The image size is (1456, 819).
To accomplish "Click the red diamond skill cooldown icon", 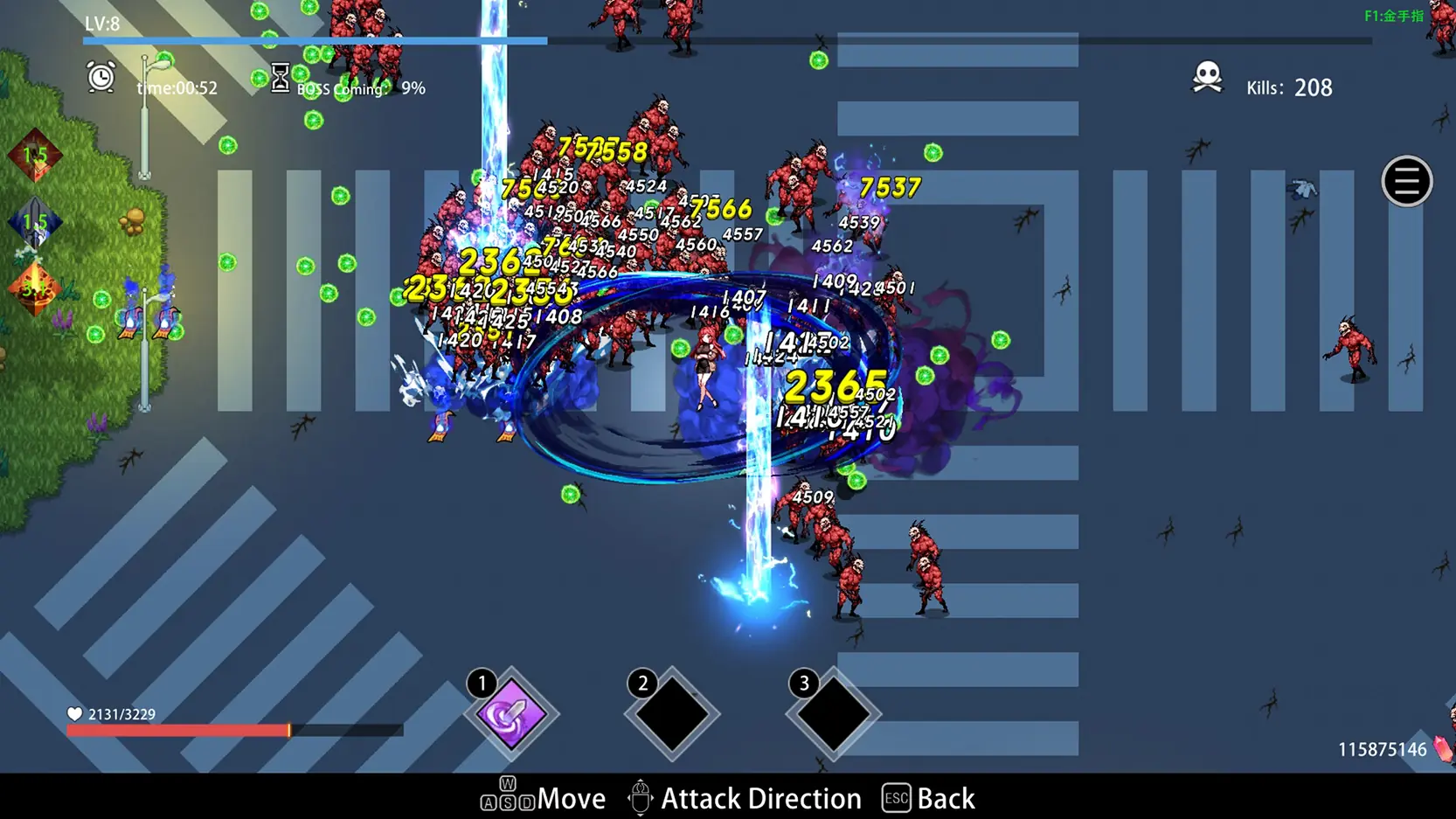I will (35, 156).
